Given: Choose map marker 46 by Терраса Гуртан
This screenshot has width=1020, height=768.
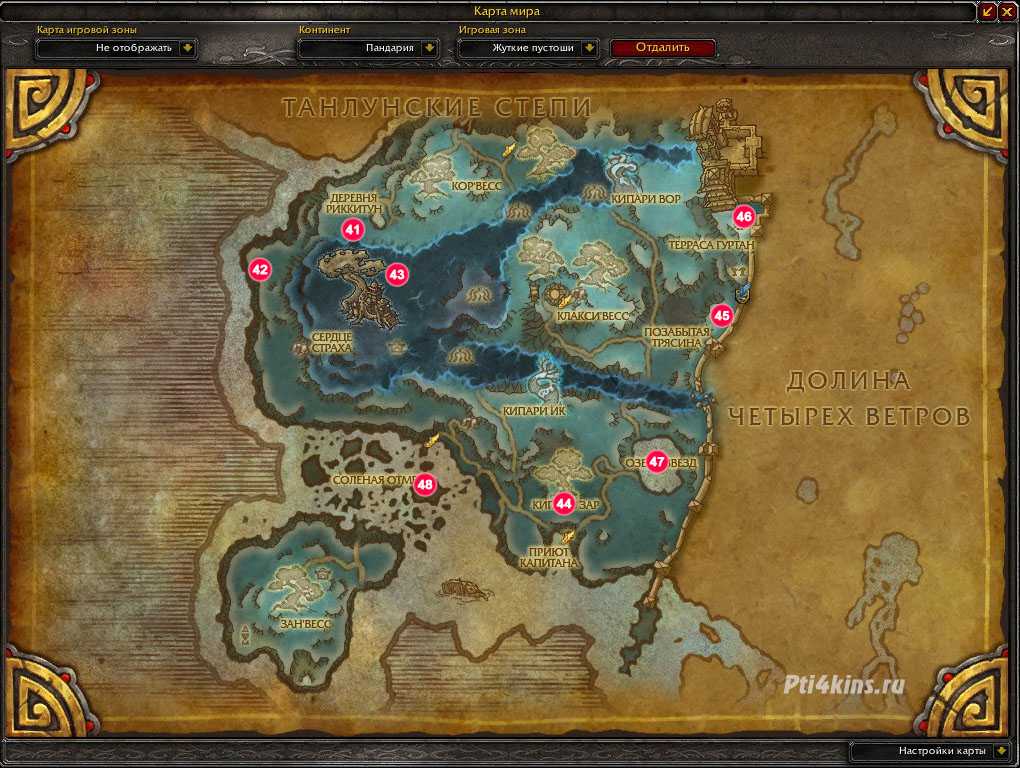Looking at the screenshot, I should tap(744, 215).
